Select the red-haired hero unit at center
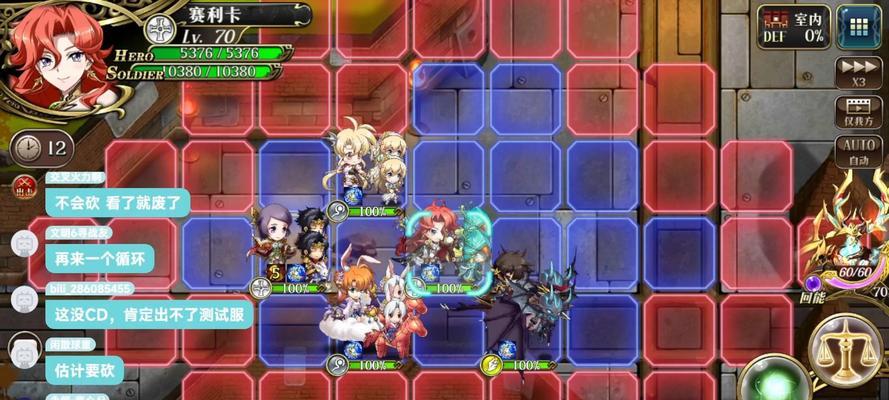889x400 pixels. tap(438, 245)
